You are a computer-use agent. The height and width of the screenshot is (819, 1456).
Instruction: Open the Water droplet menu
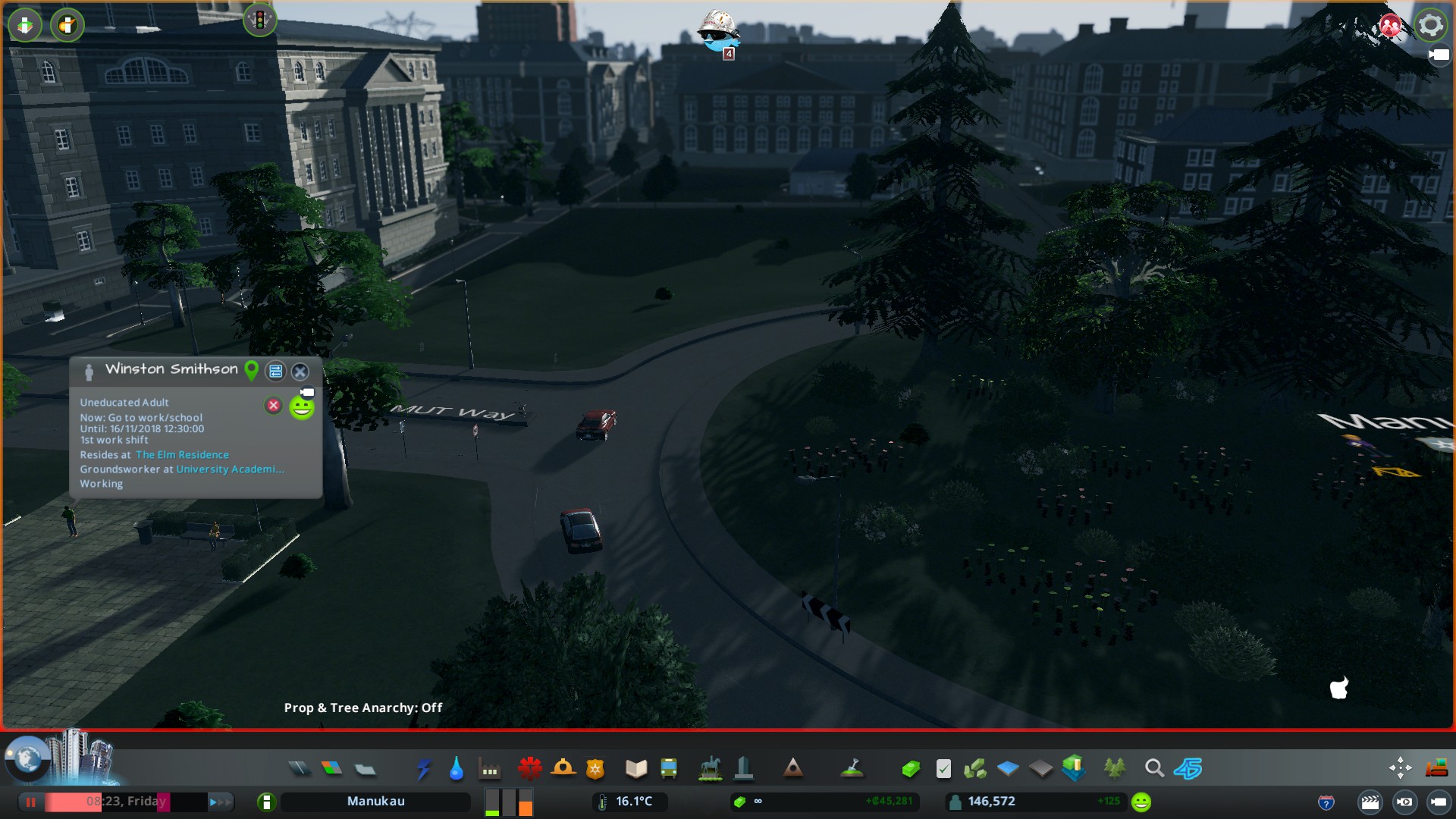456,769
